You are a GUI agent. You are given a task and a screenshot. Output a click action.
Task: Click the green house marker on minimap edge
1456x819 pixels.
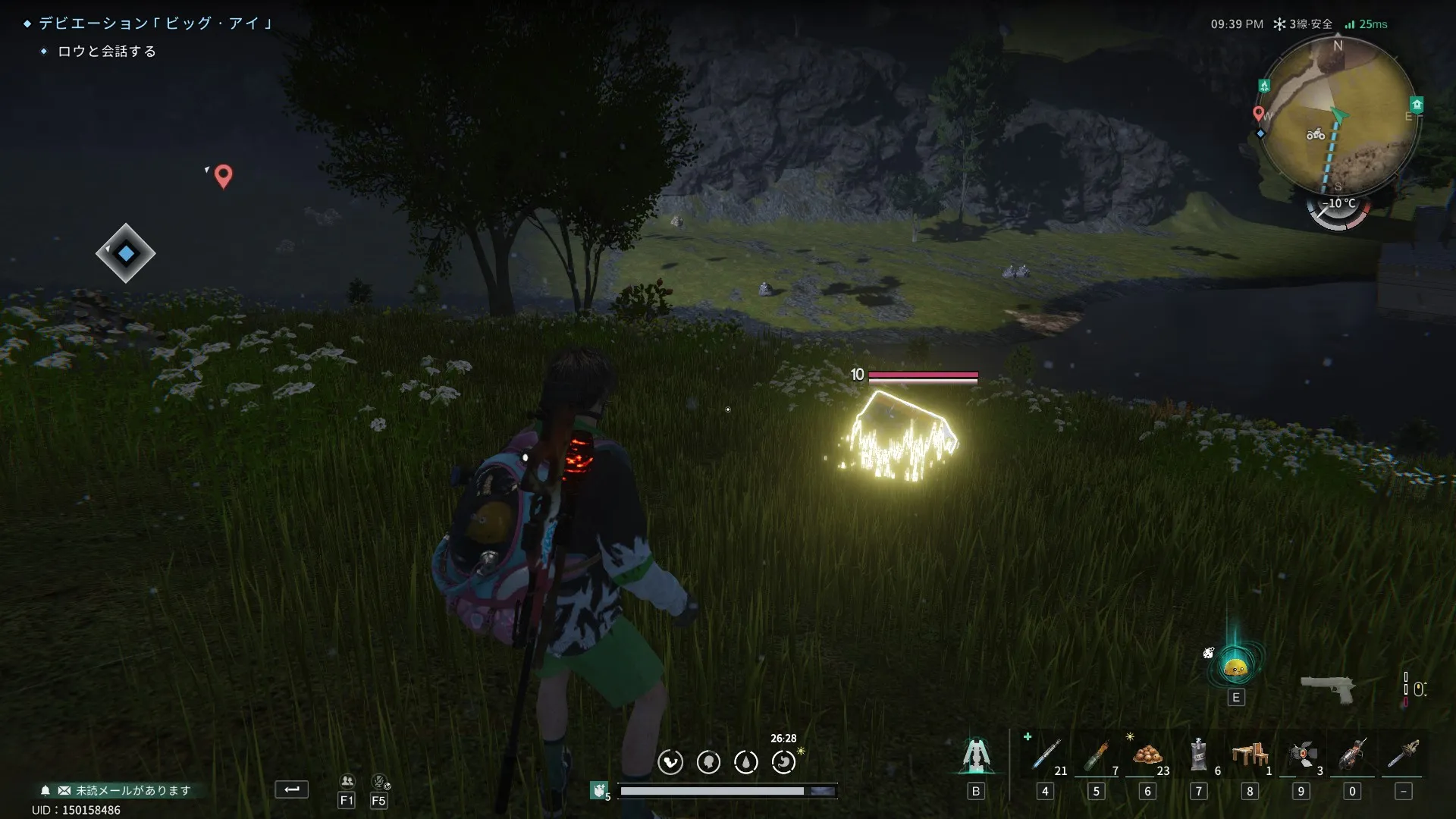(x=1417, y=104)
